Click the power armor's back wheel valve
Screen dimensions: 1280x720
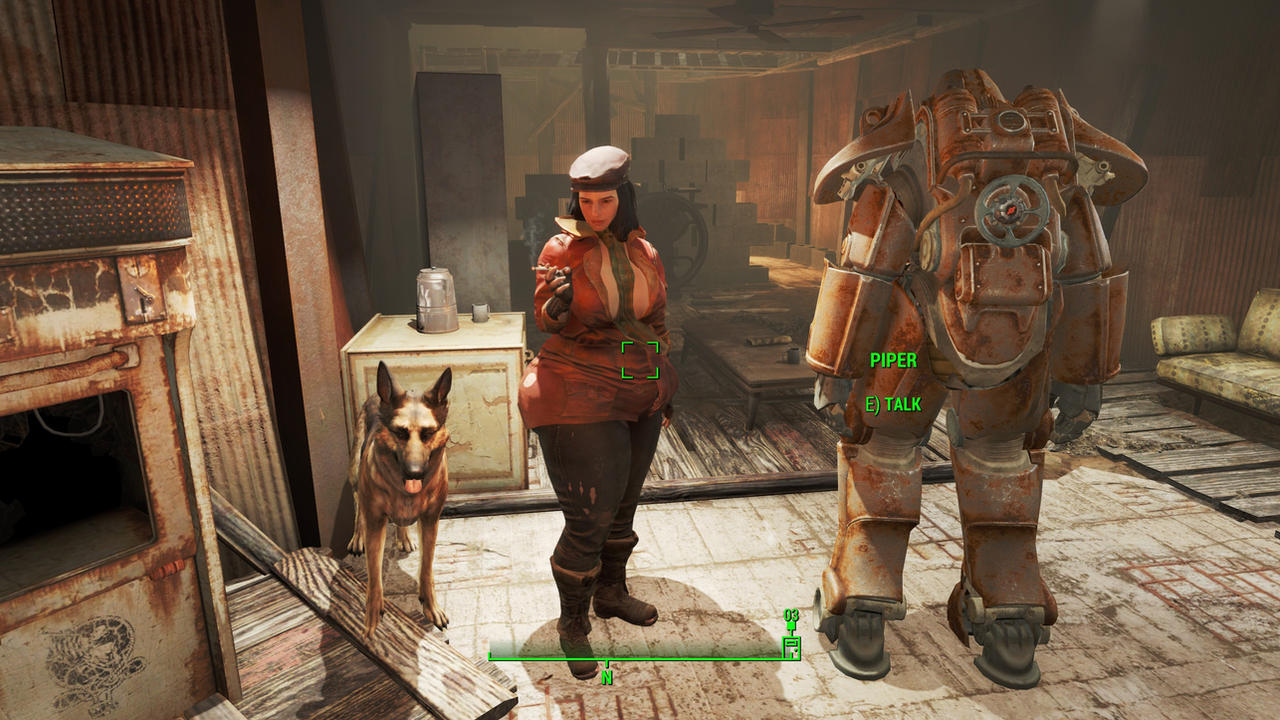tap(1012, 208)
